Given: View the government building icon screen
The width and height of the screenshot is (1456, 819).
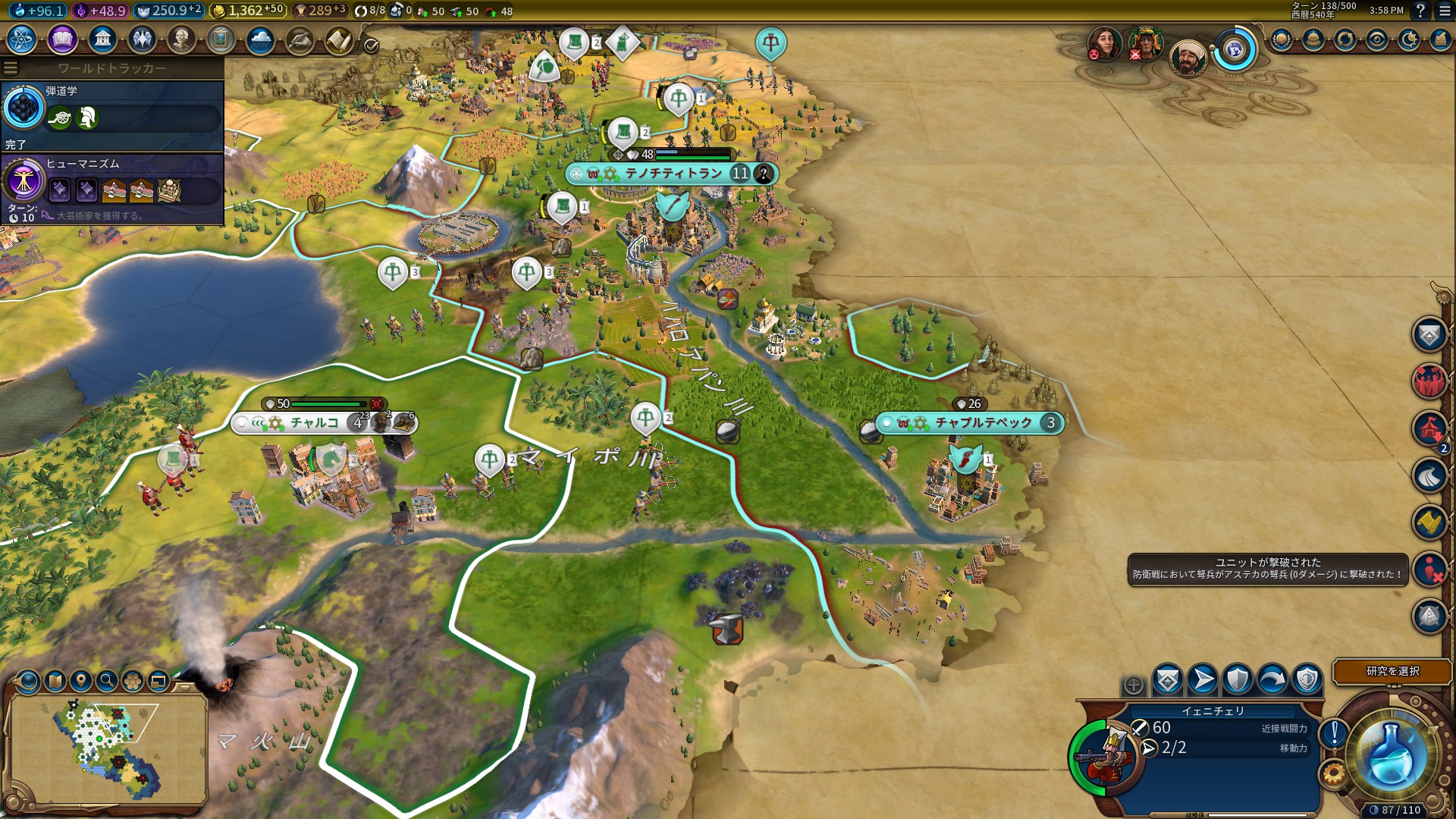Looking at the screenshot, I should [x=102, y=39].
